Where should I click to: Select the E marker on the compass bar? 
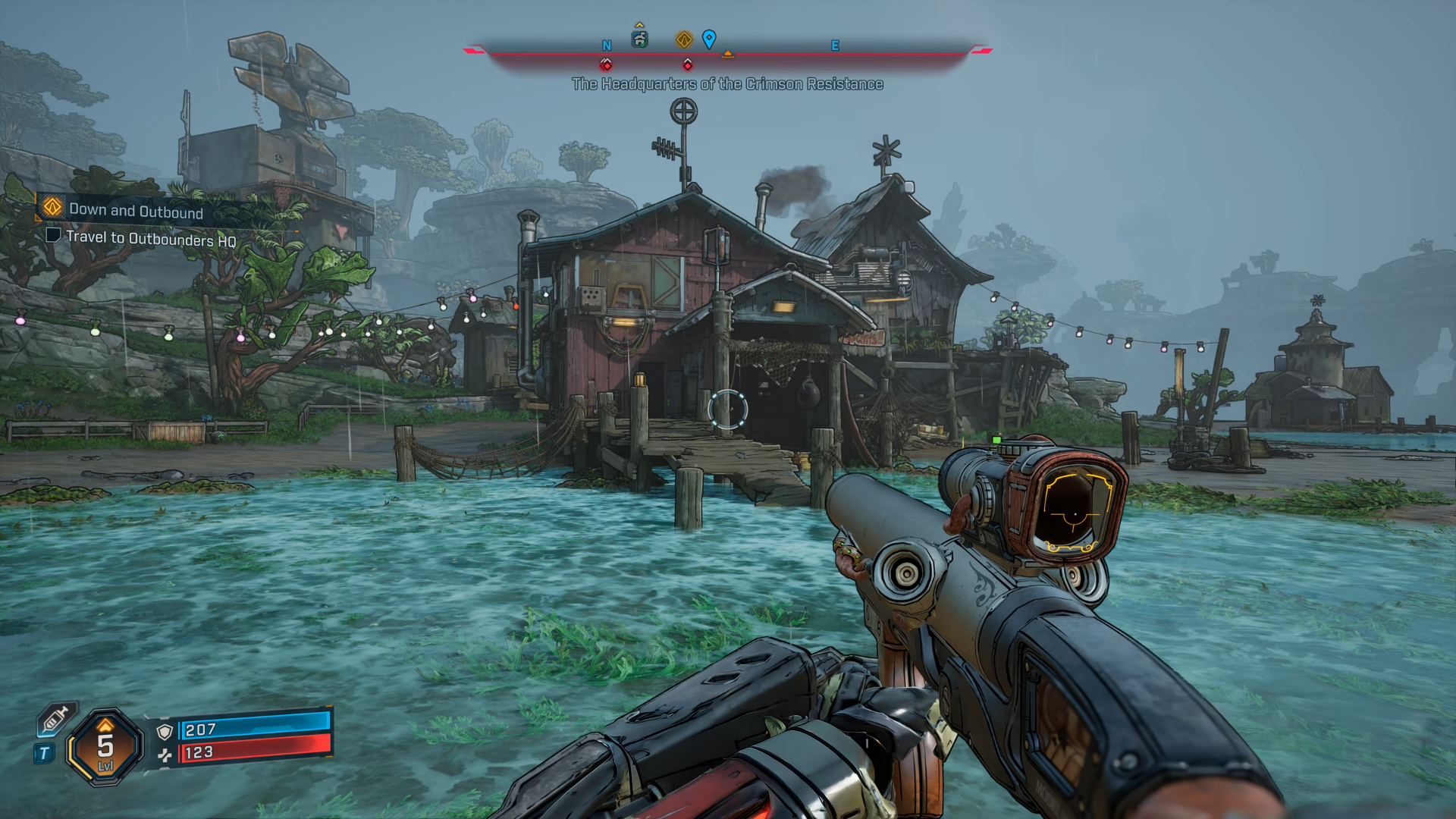pyautogui.click(x=836, y=45)
